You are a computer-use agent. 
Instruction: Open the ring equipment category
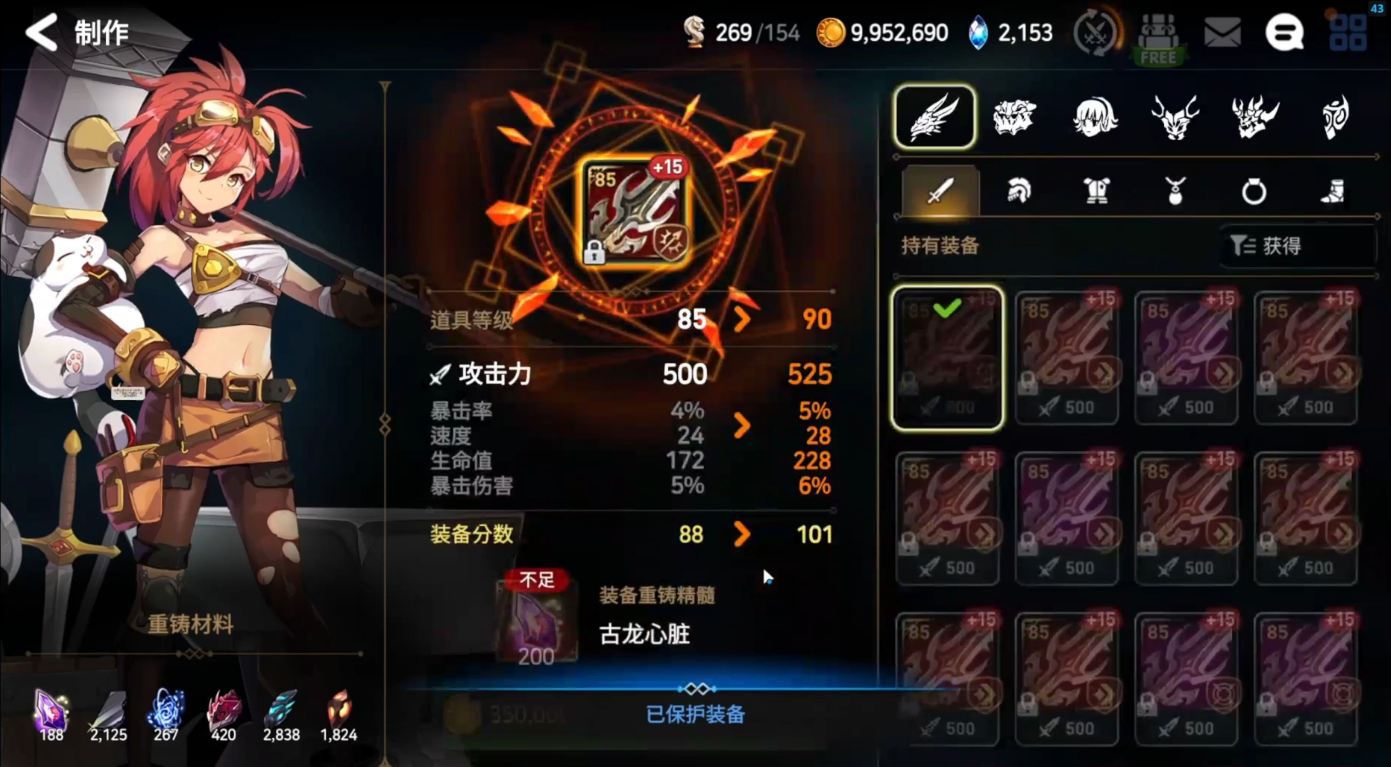click(1253, 191)
